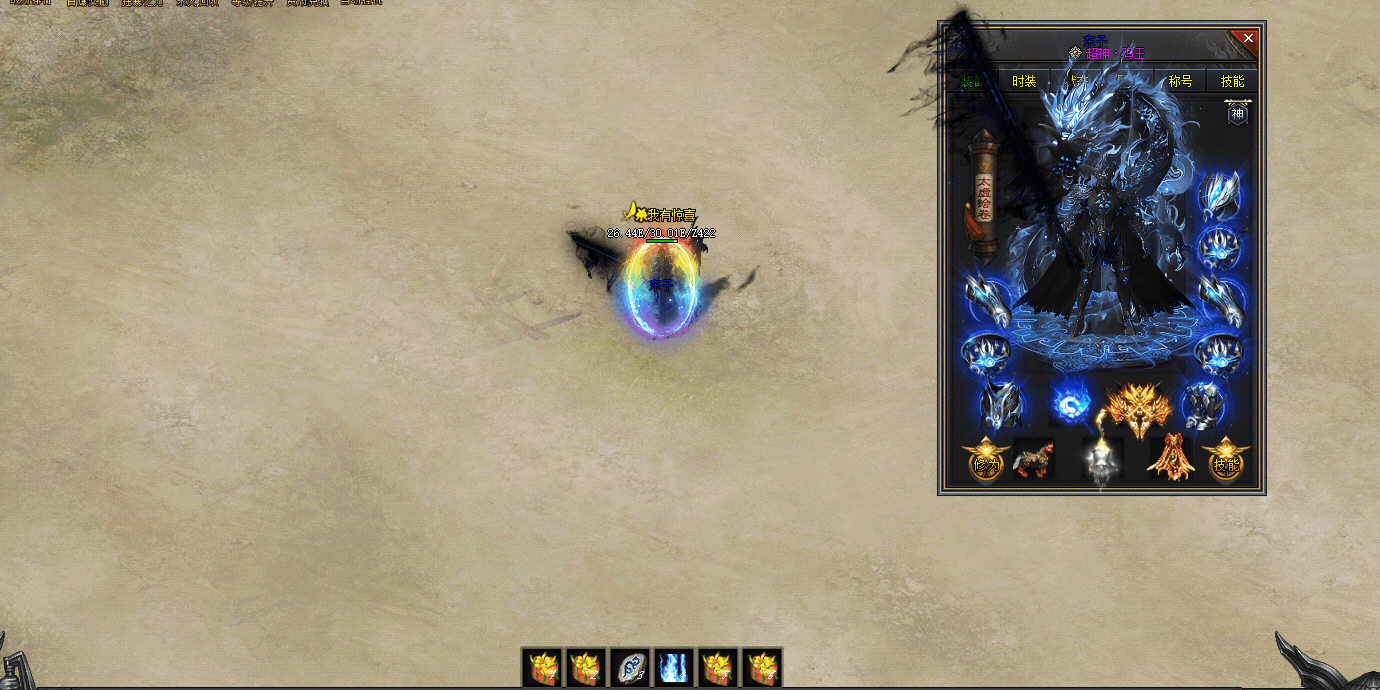Viewport: 1380px width, 690px height.
Task: Open the round 修为 button
Action: [x=986, y=462]
